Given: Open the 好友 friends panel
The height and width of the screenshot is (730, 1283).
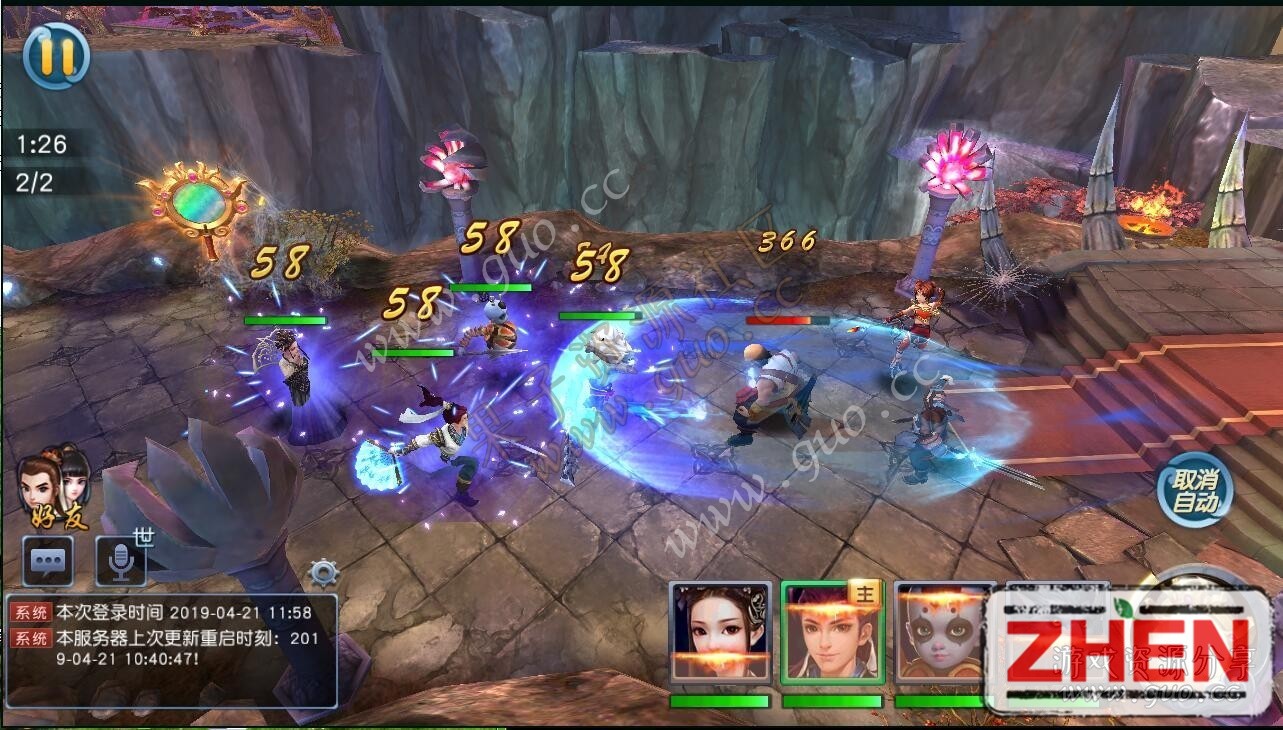Looking at the screenshot, I should coord(56,487).
